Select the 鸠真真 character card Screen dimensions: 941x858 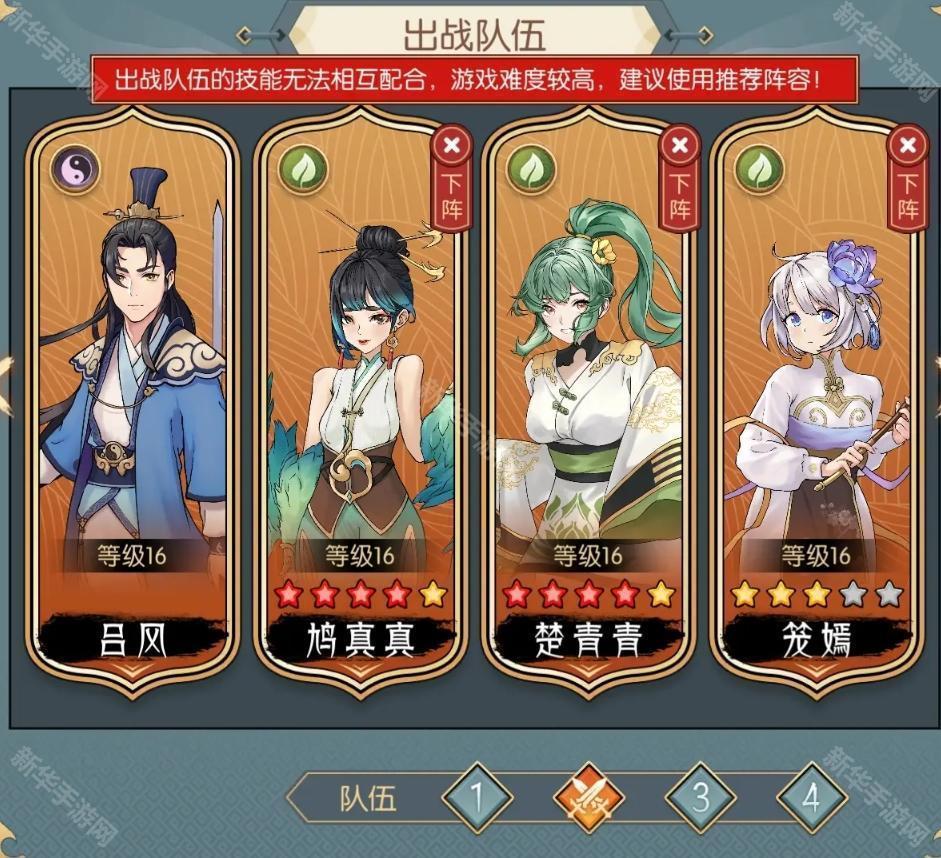click(x=358, y=400)
